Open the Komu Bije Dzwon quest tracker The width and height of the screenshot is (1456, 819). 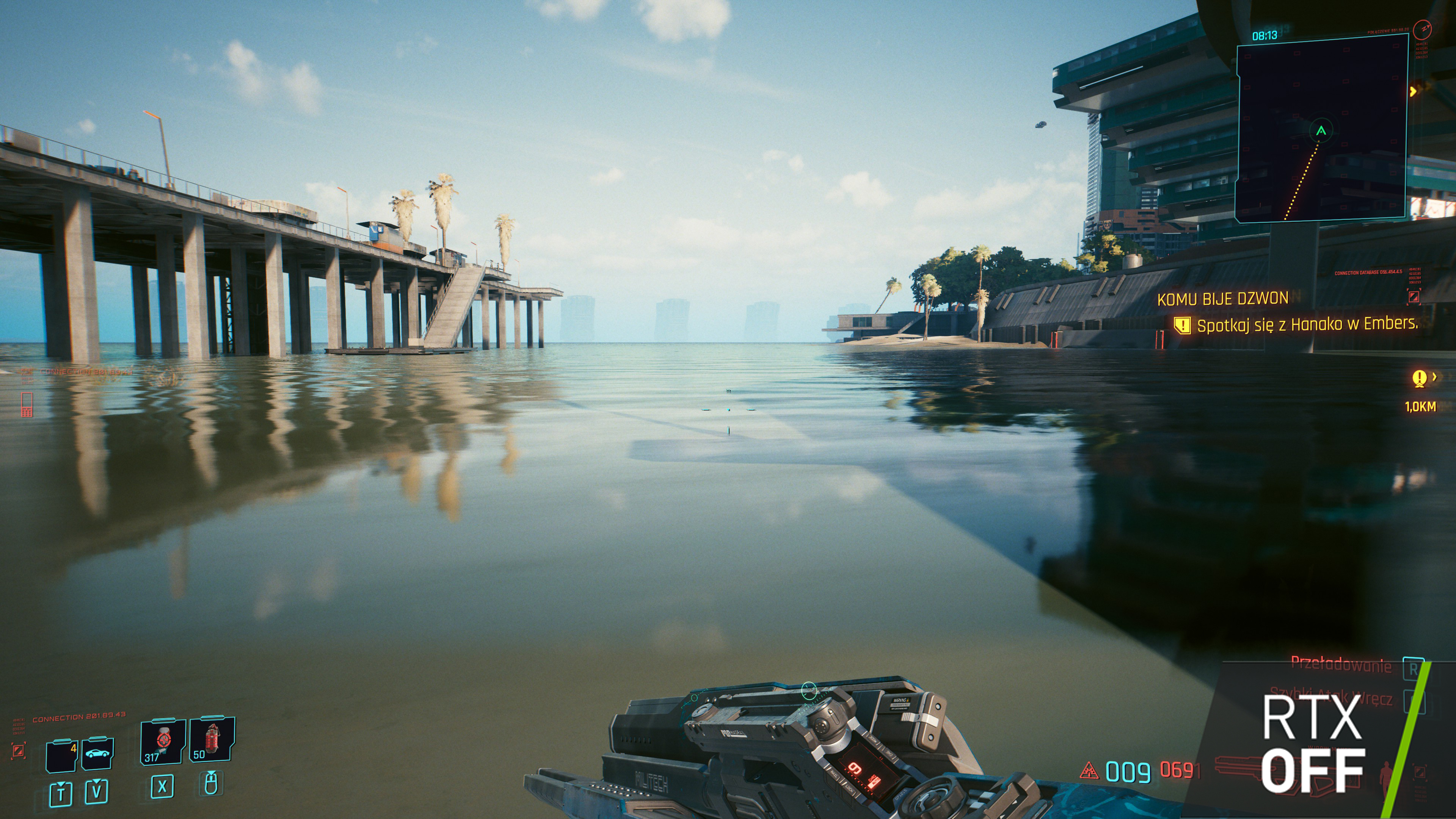tap(1222, 299)
